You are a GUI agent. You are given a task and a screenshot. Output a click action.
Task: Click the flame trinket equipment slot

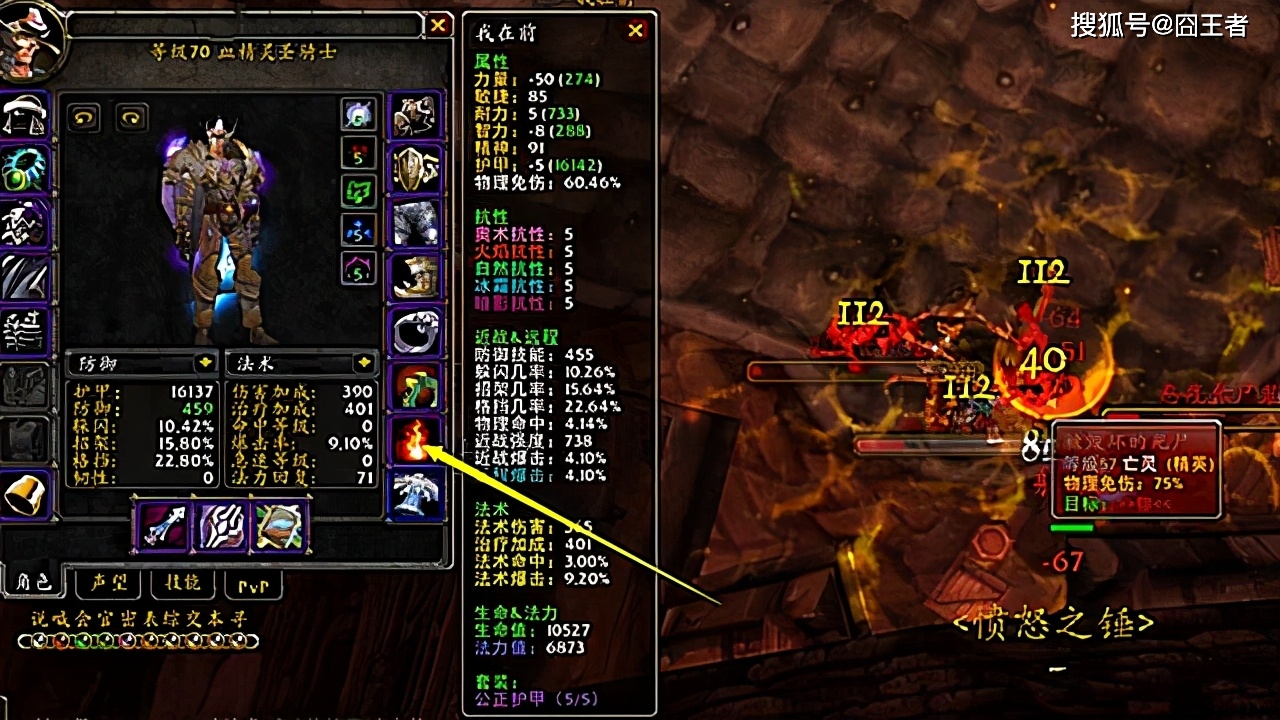[x=414, y=440]
